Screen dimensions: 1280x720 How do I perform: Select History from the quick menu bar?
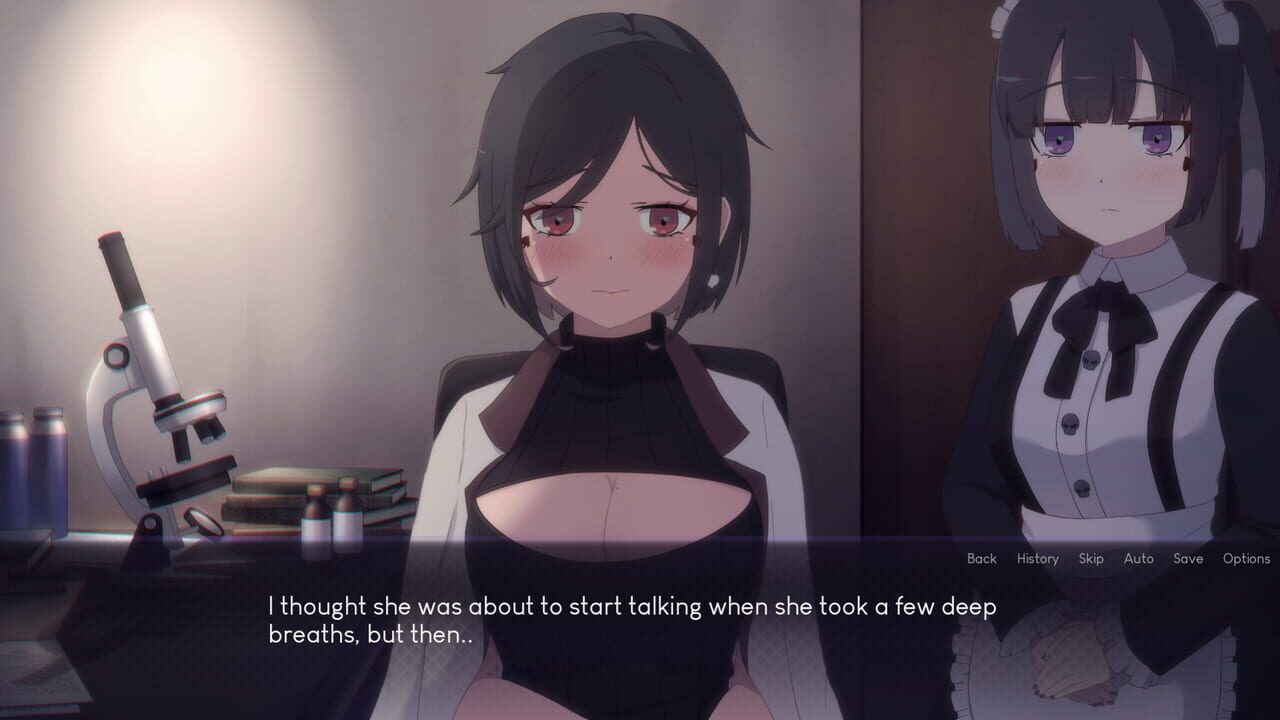point(1037,559)
